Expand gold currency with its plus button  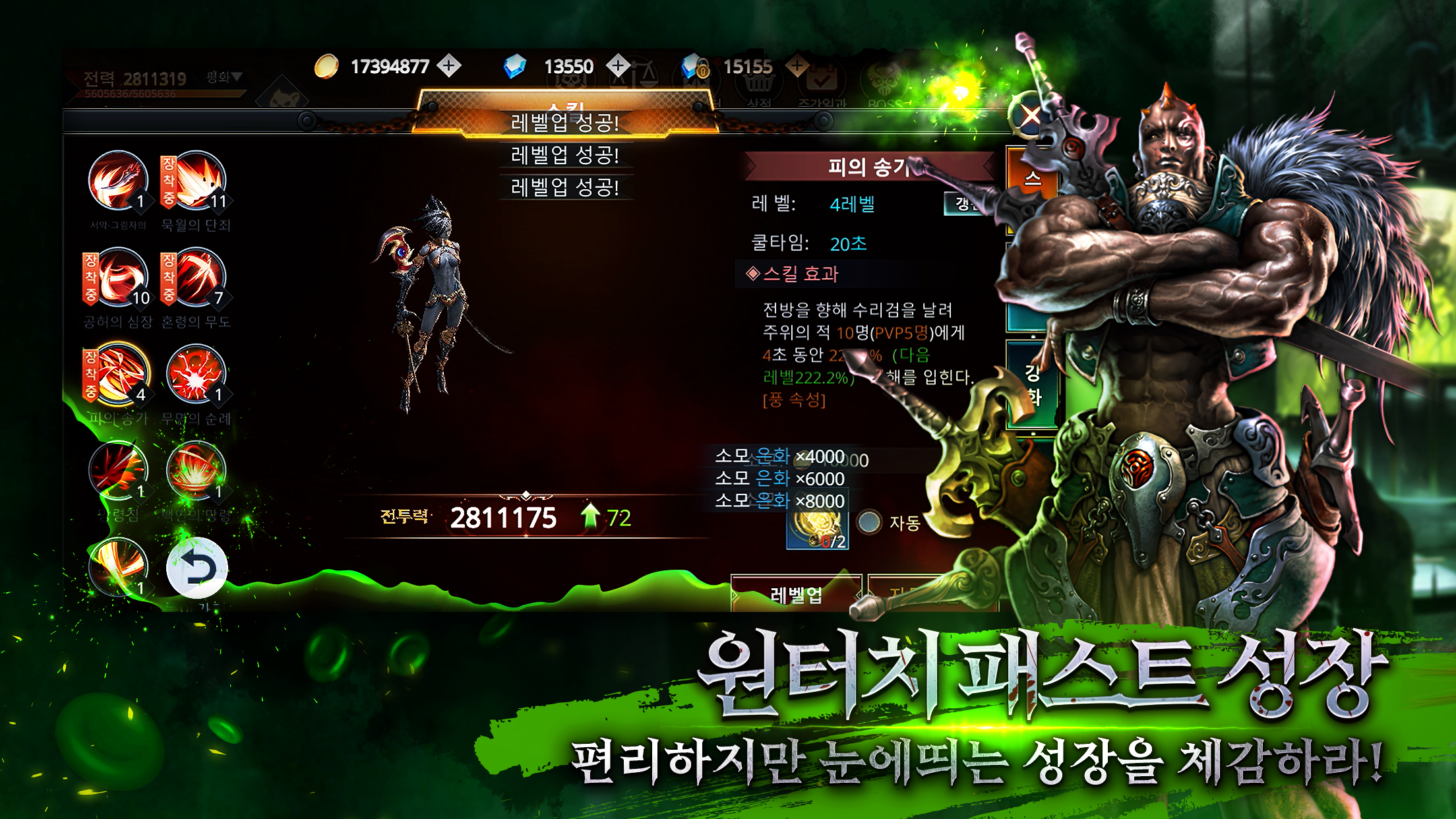(x=448, y=66)
